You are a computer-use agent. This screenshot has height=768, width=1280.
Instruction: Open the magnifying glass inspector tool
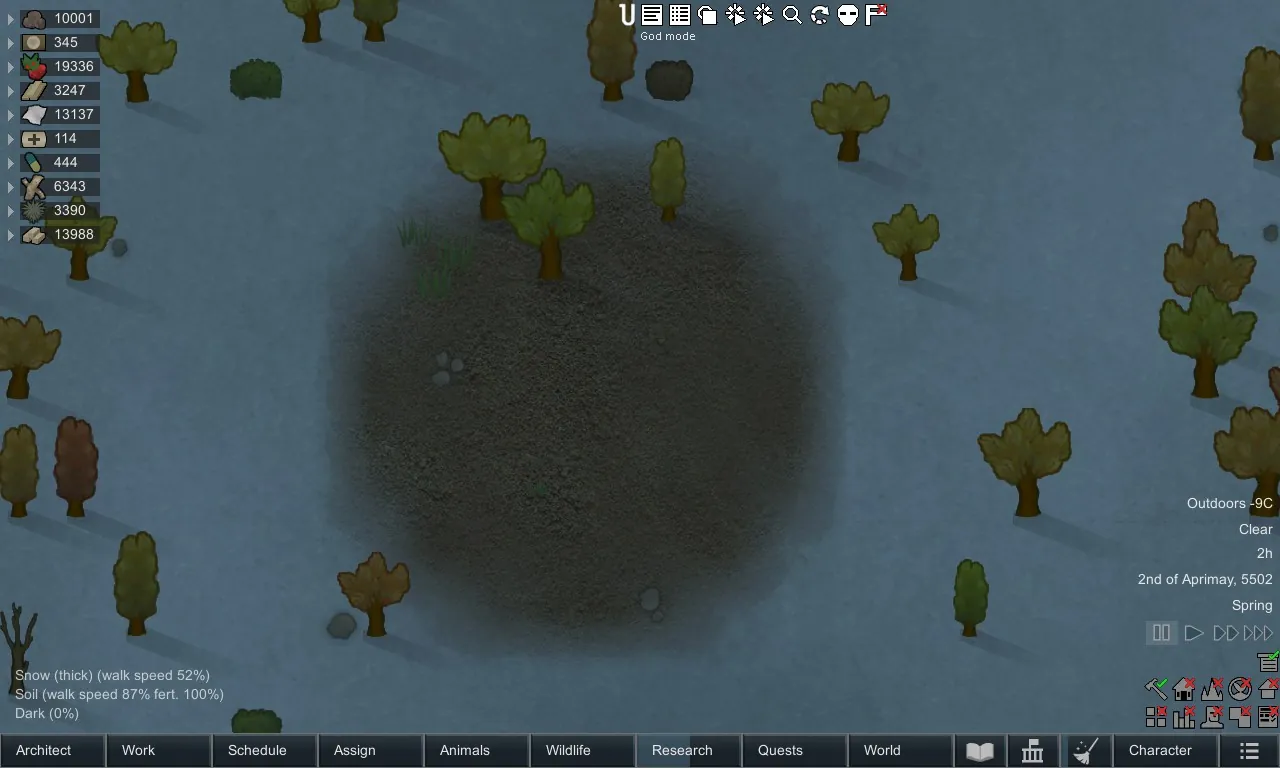pos(792,15)
